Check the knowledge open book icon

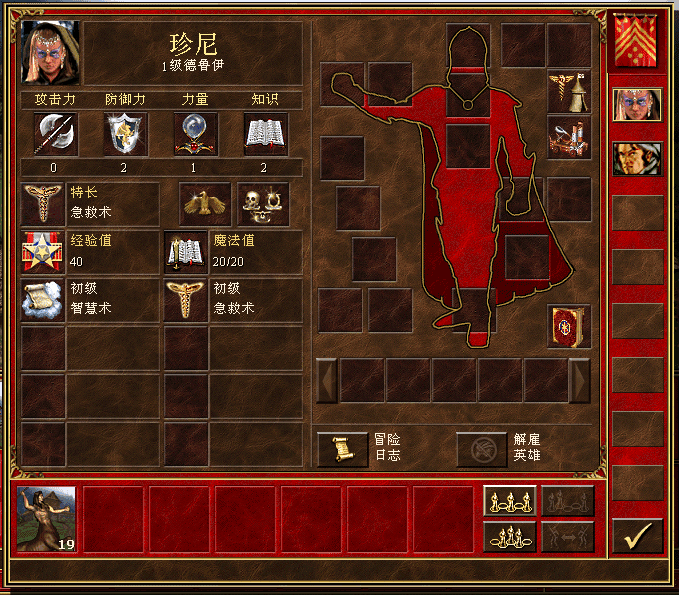coord(266,133)
